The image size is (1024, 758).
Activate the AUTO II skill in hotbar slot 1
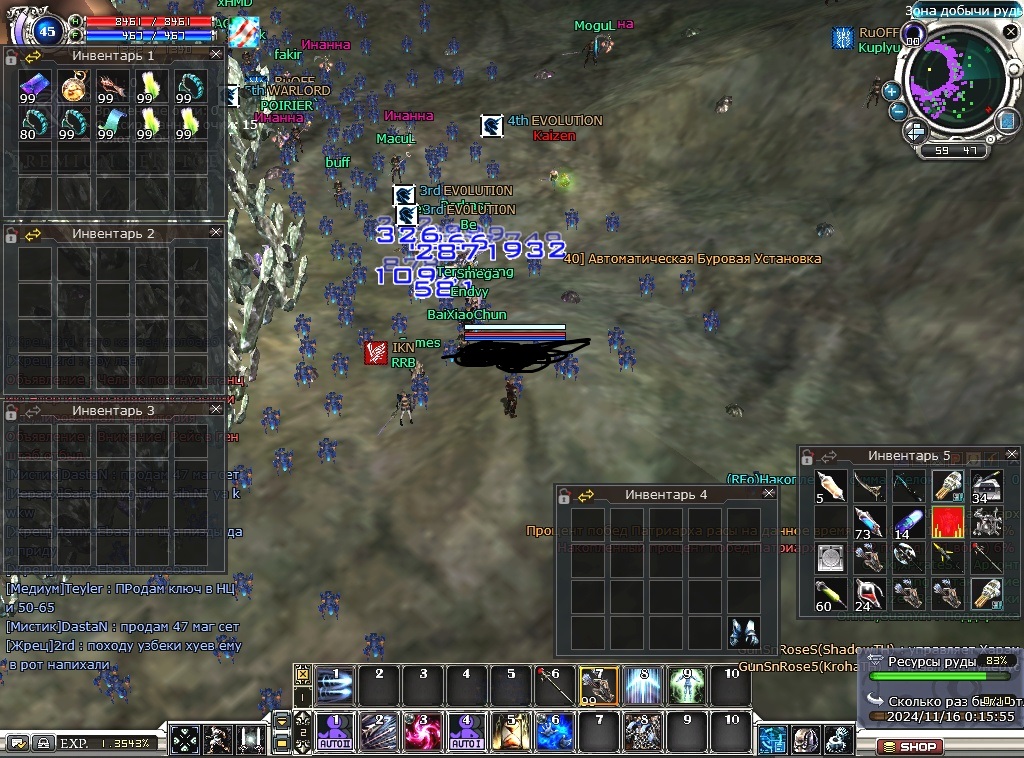point(334,732)
